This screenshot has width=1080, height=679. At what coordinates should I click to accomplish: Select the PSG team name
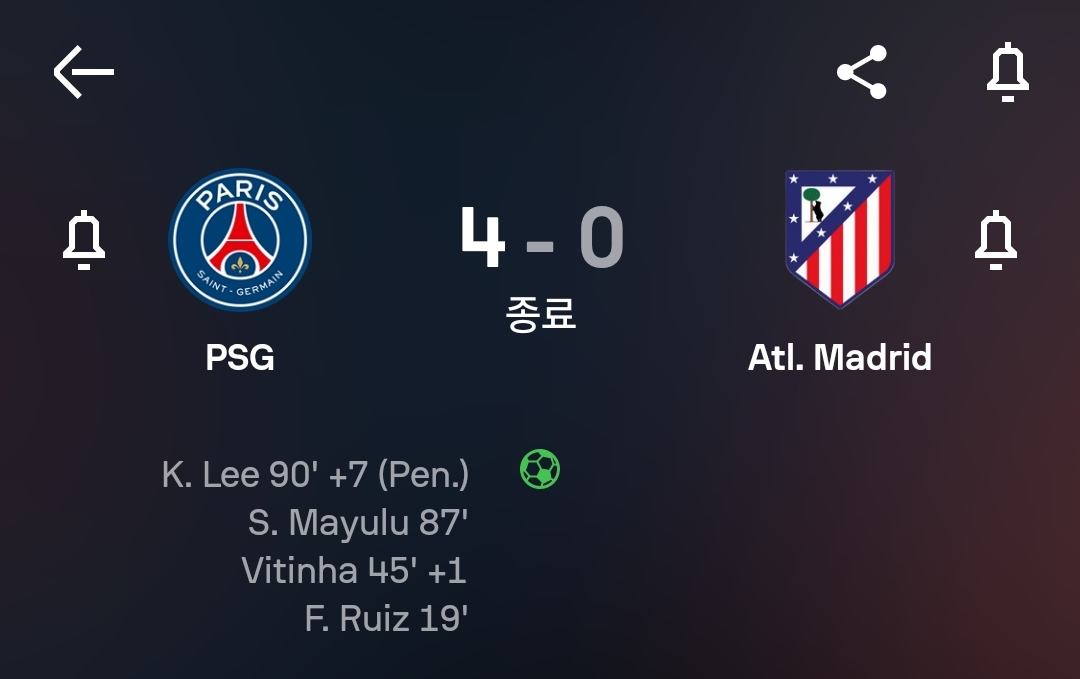coord(240,357)
